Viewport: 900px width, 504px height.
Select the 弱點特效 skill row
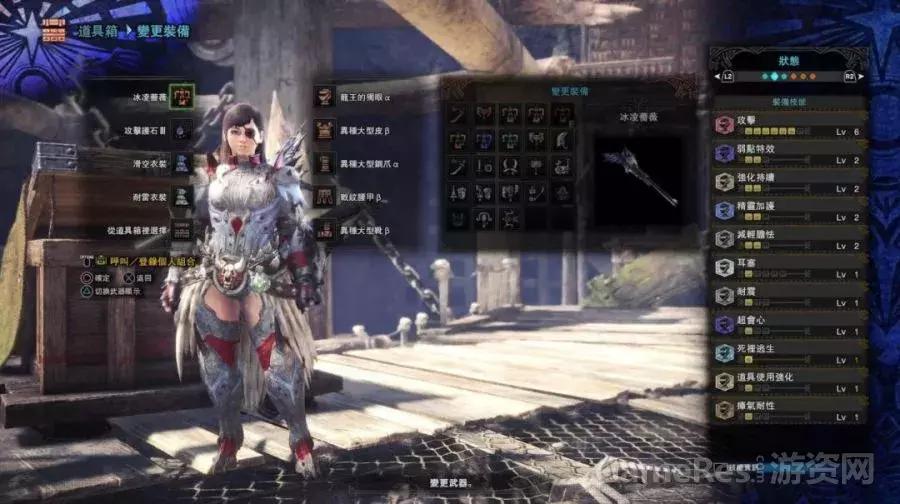point(789,153)
